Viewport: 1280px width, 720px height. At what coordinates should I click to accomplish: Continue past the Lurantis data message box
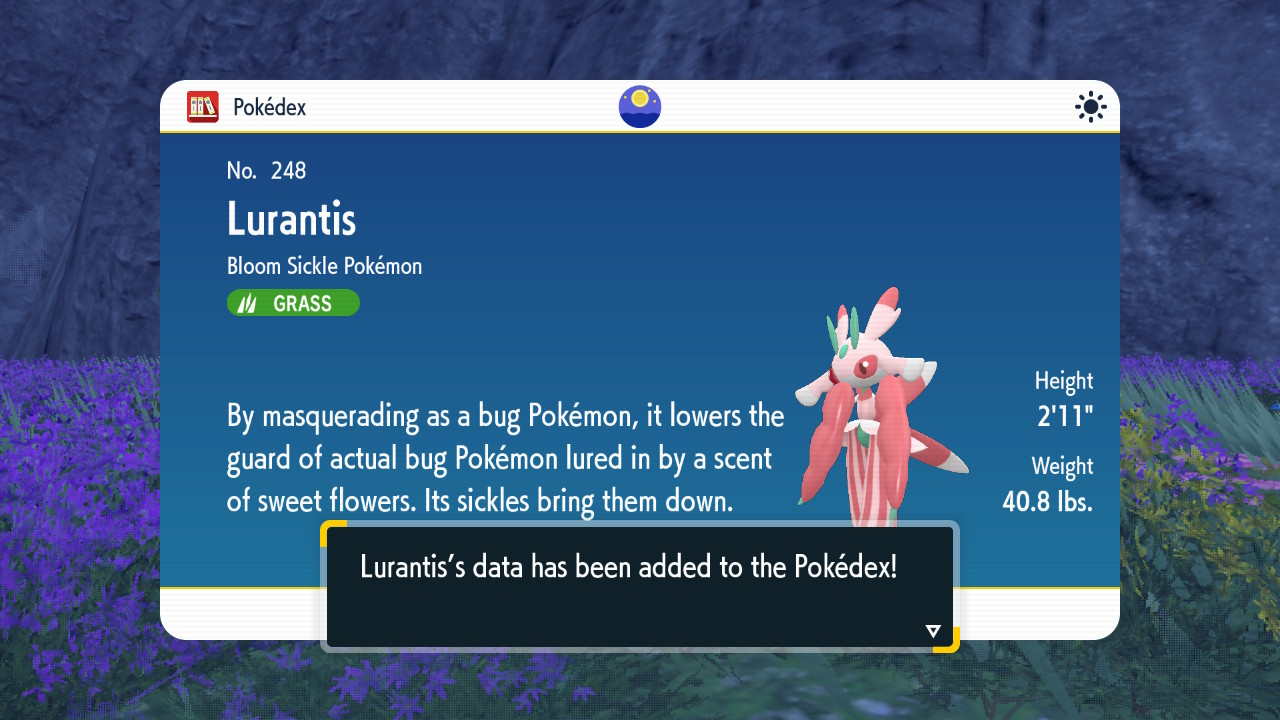click(x=640, y=586)
